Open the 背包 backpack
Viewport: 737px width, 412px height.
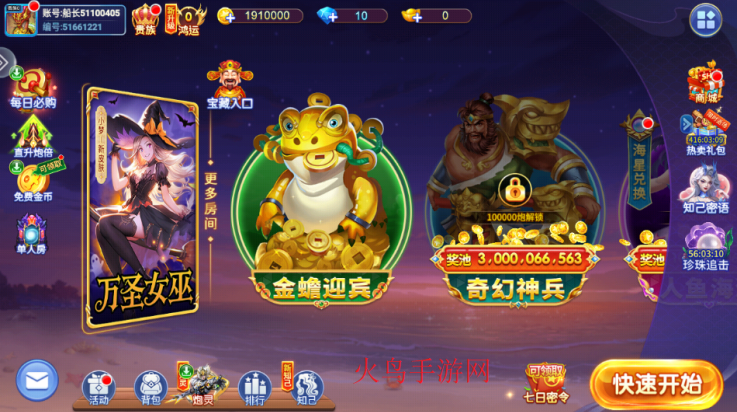150,386
